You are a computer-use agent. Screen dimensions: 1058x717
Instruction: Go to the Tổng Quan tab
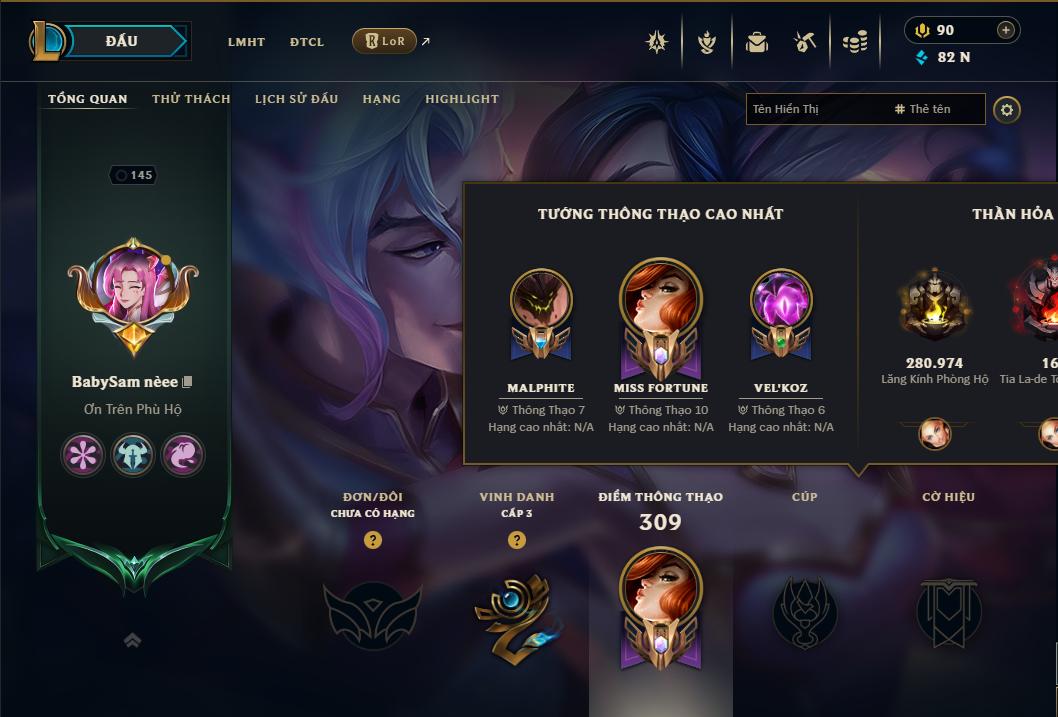pyautogui.click(x=88, y=99)
